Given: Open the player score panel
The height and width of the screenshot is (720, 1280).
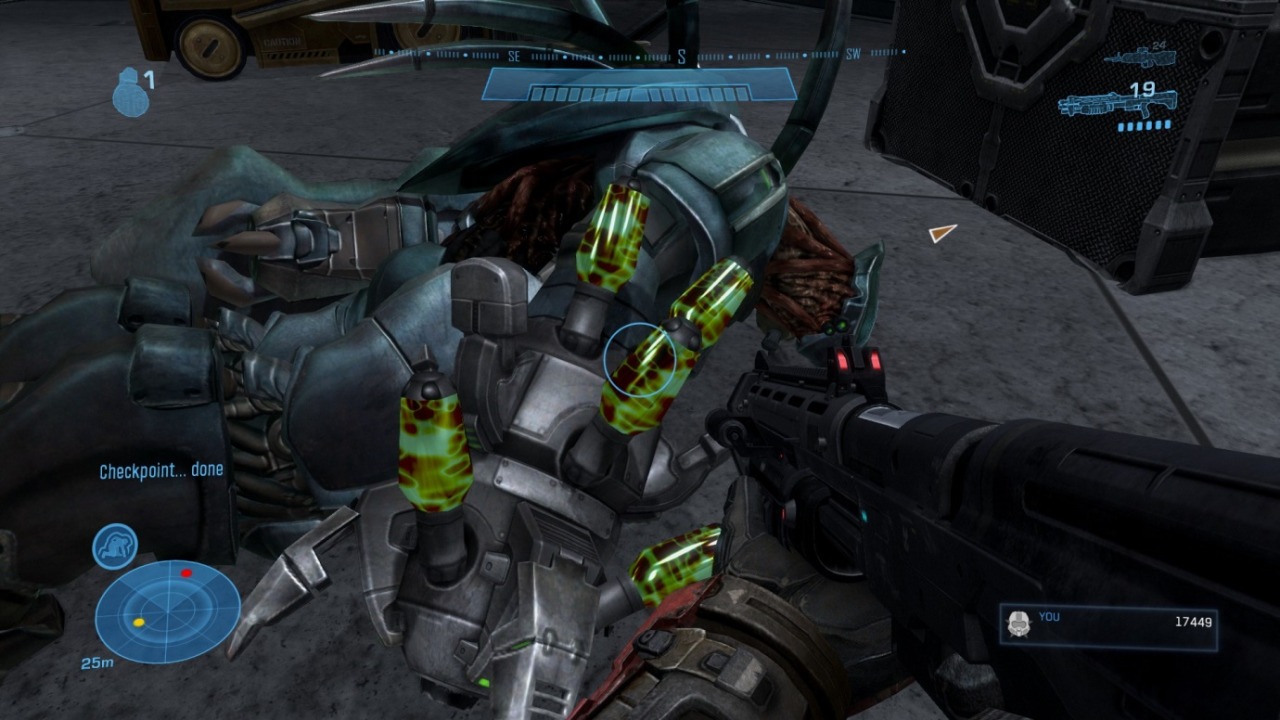Looking at the screenshot, I should tap(1108, 626).
